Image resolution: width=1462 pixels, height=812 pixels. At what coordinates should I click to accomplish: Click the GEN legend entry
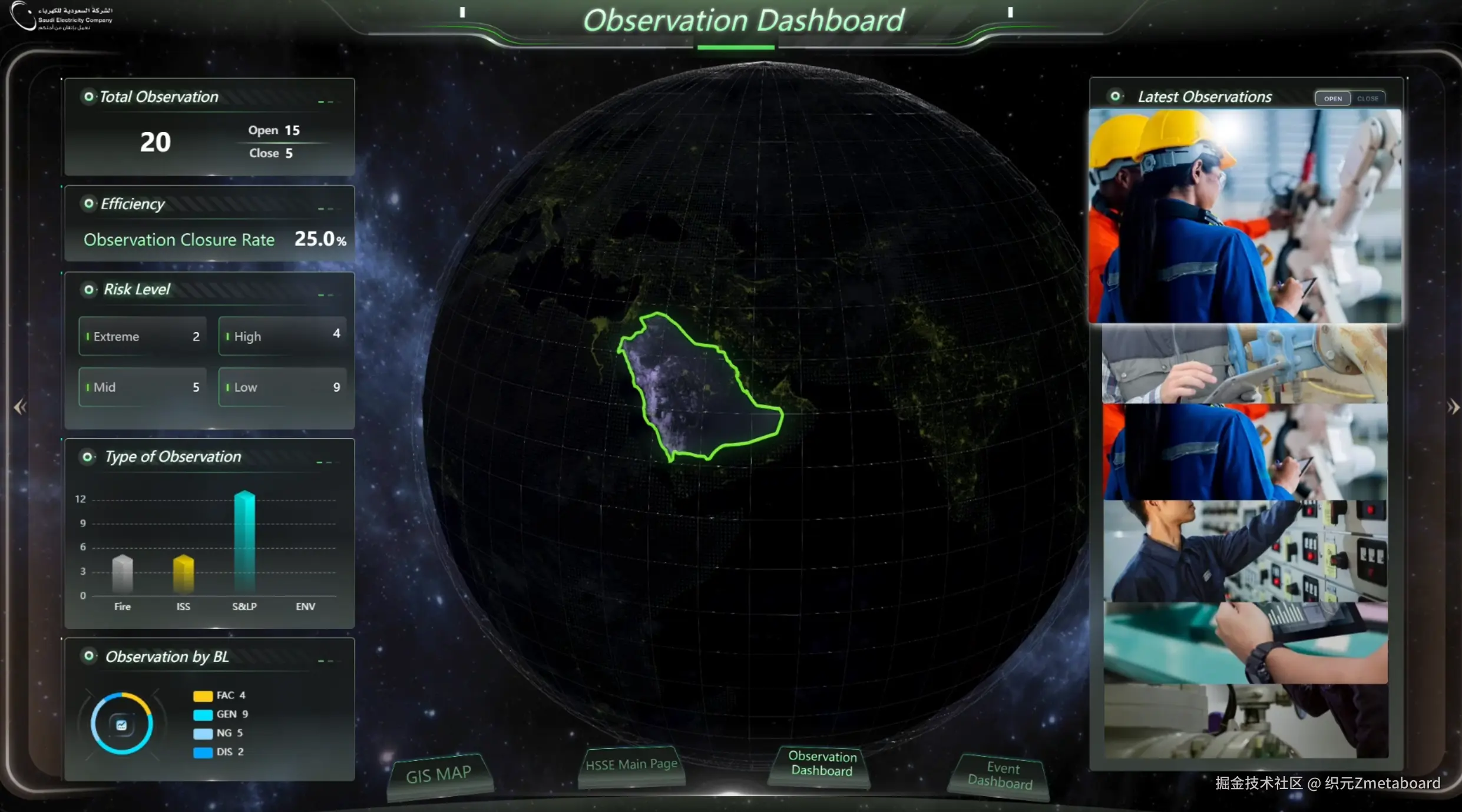pyautogui.click(x=221, y=714)
